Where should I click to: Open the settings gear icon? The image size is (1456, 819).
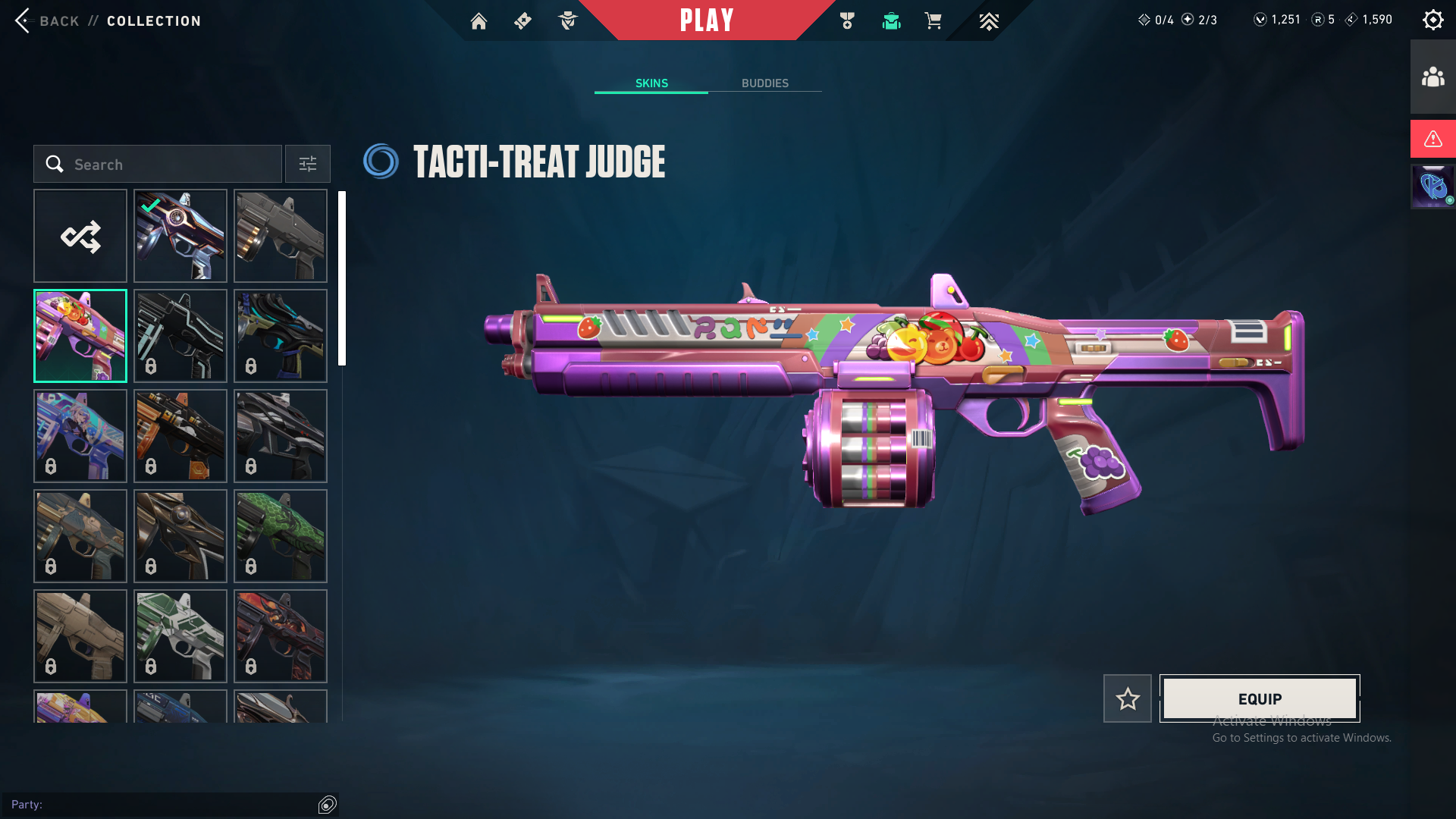(x=1432, y=20)
